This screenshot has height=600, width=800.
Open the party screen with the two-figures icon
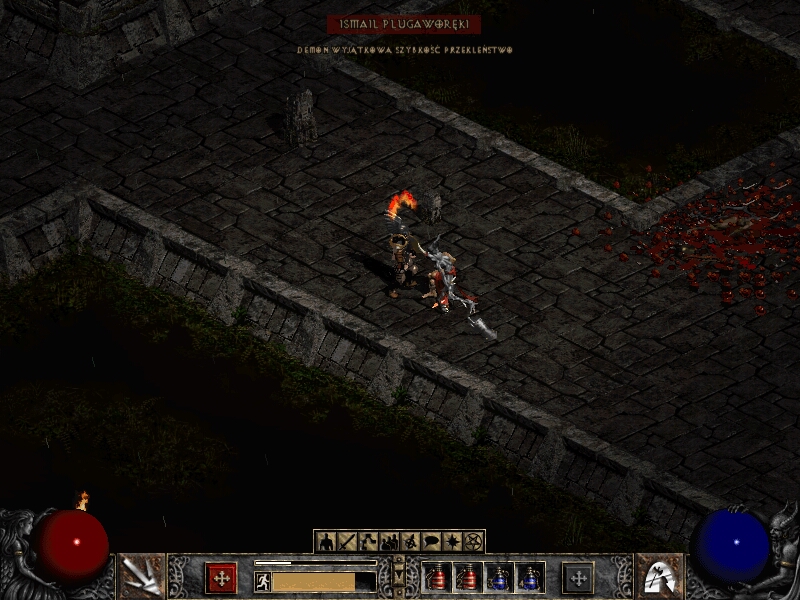[x=389, y=542]
